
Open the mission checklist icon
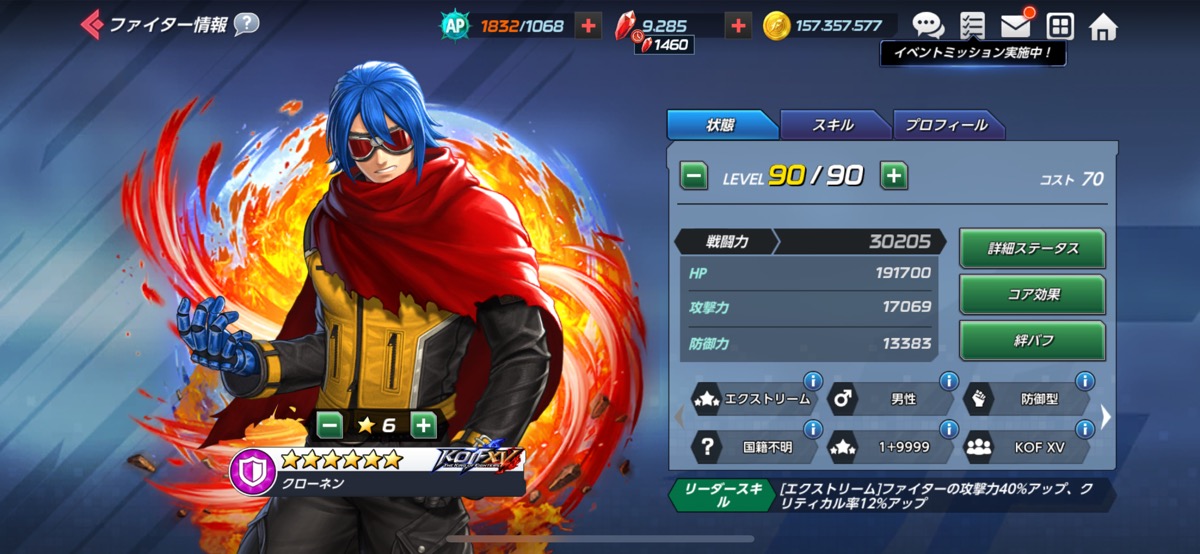coord(971,26)
